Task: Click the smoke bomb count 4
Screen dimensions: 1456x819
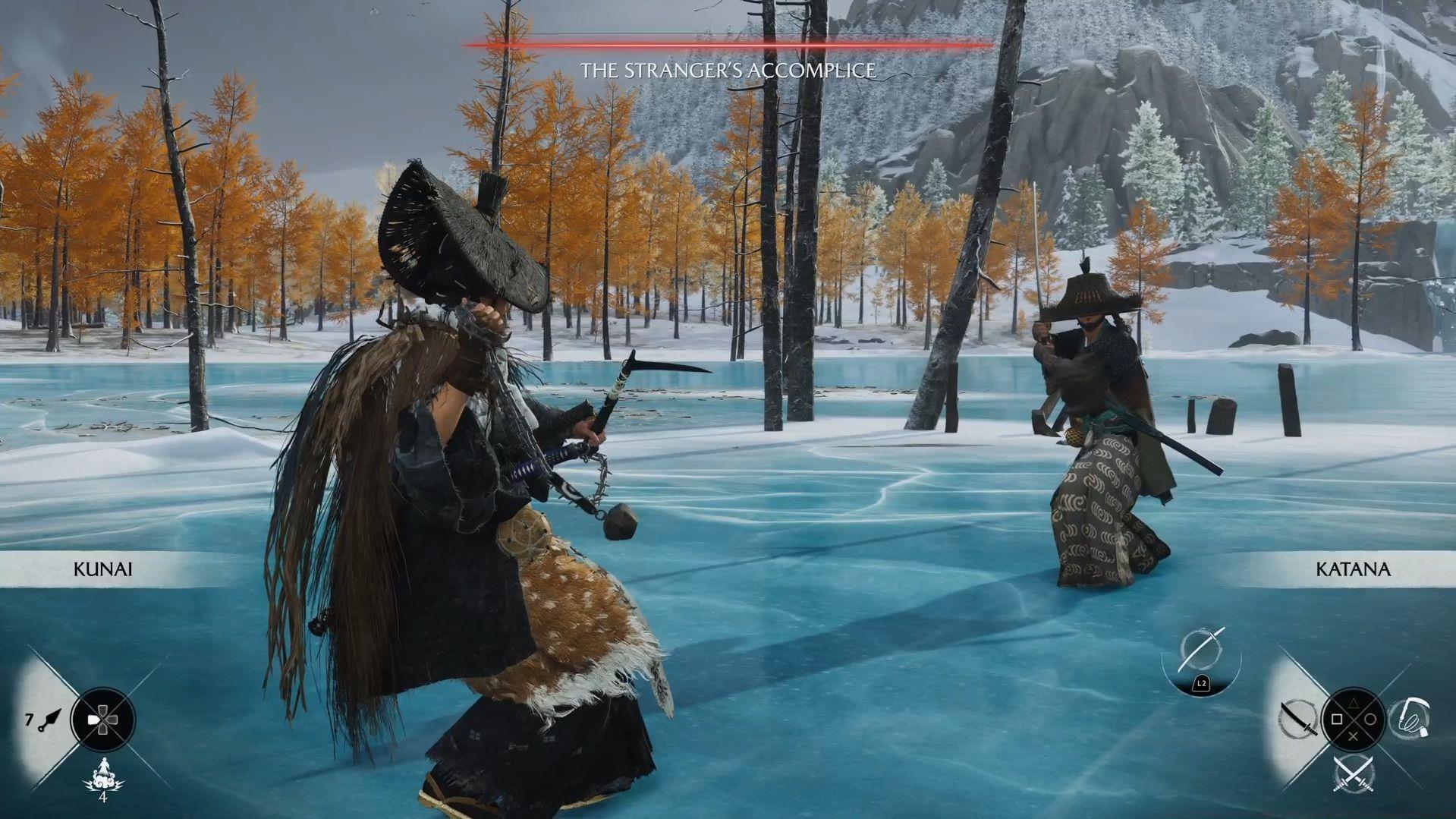Action: (103, 798)
